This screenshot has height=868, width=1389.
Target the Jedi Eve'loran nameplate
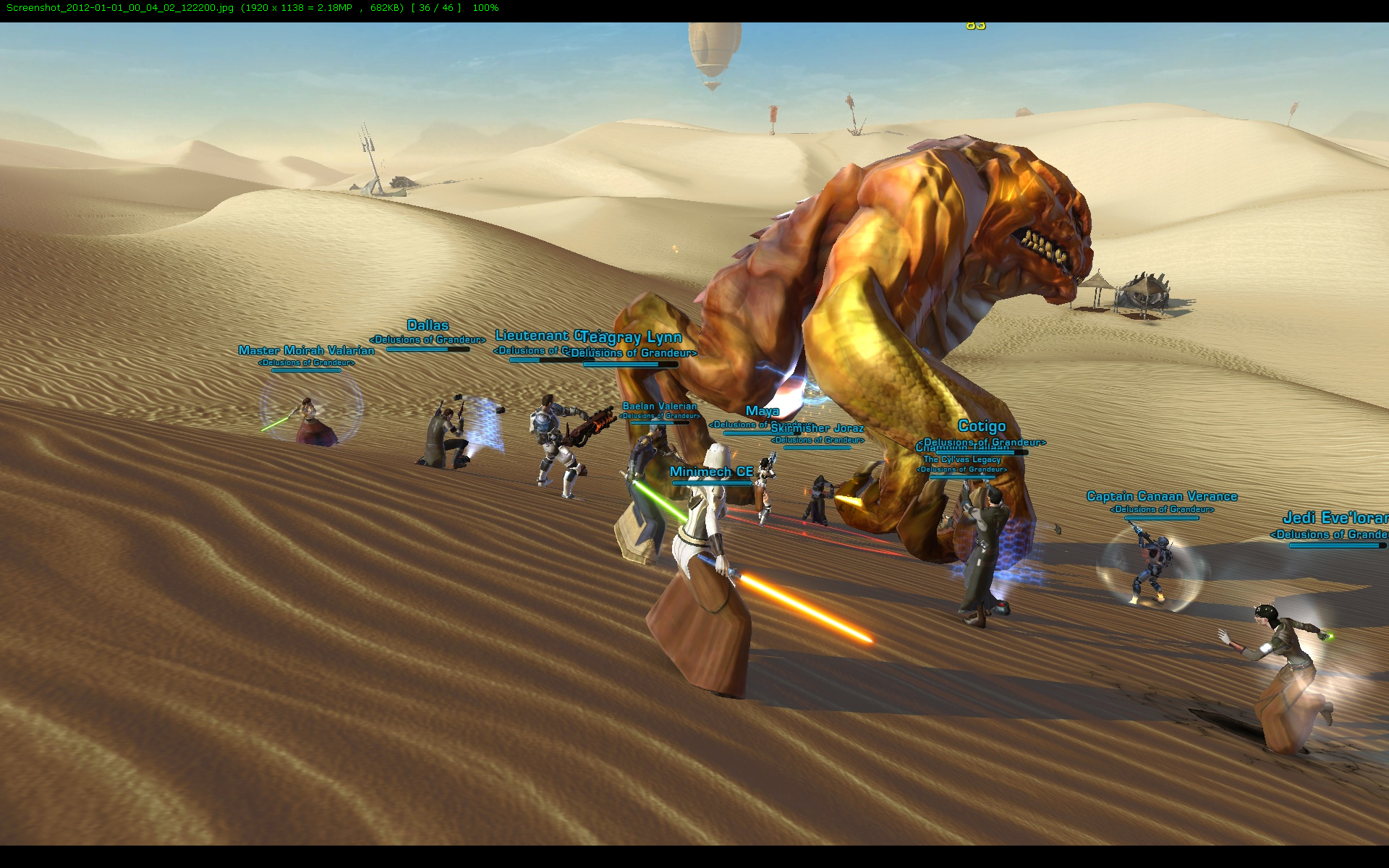[1335, 518]
